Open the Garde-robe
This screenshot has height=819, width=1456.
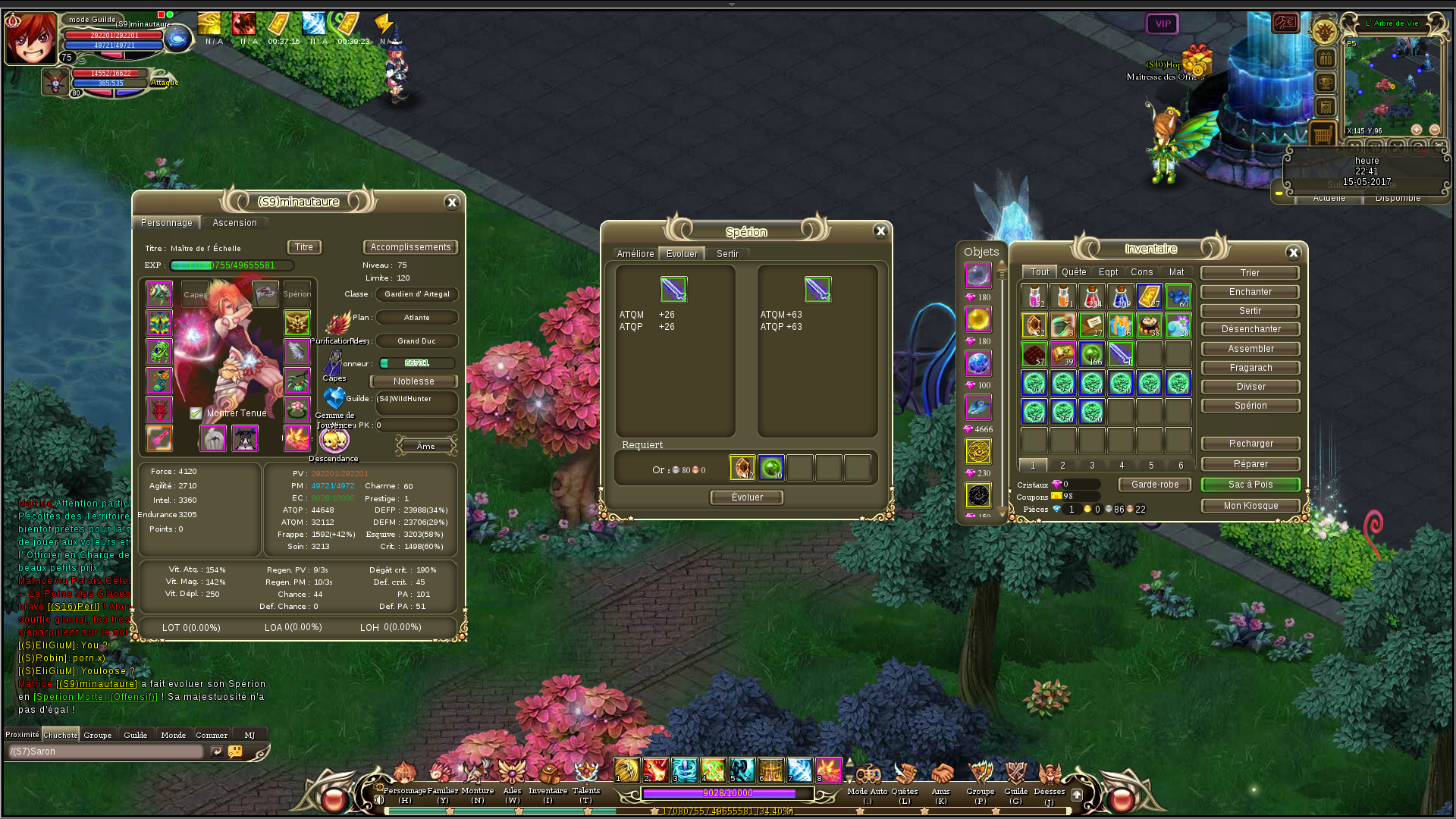tap(1155, 485)
